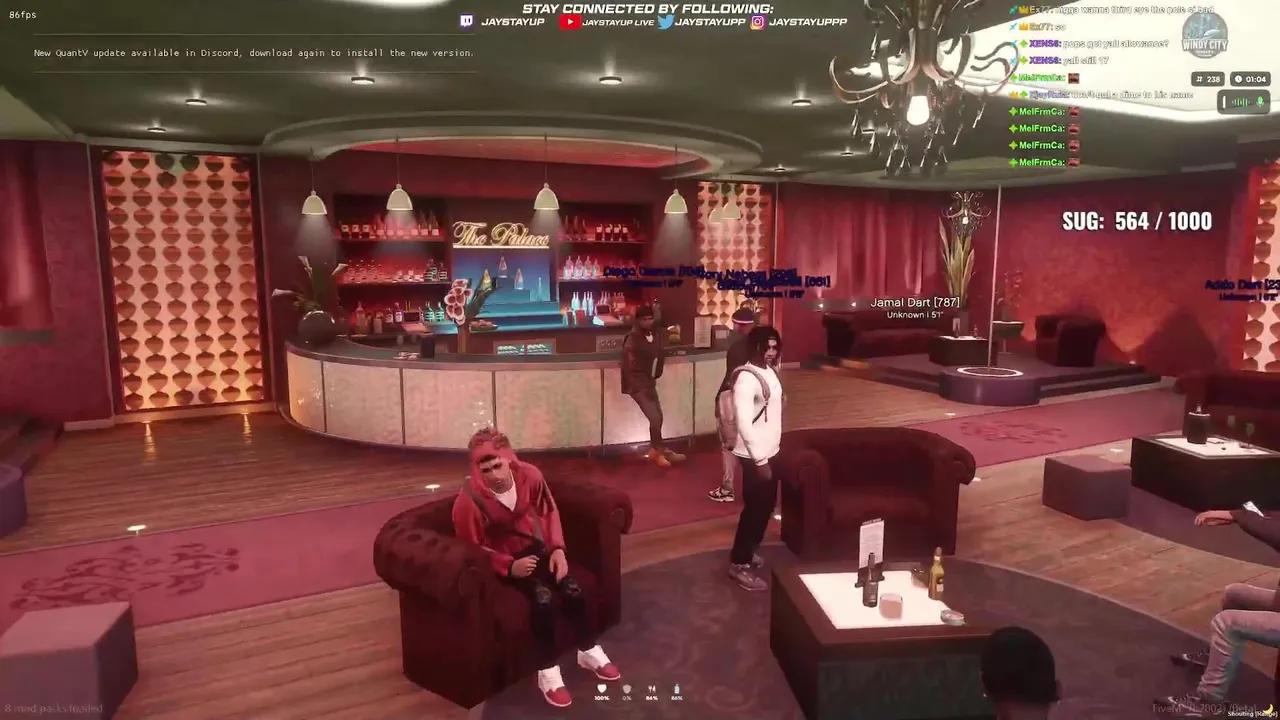This screenshot has width=1280, height=720.
Task: Click the health heart icon in the HUD
Action: 602,687
